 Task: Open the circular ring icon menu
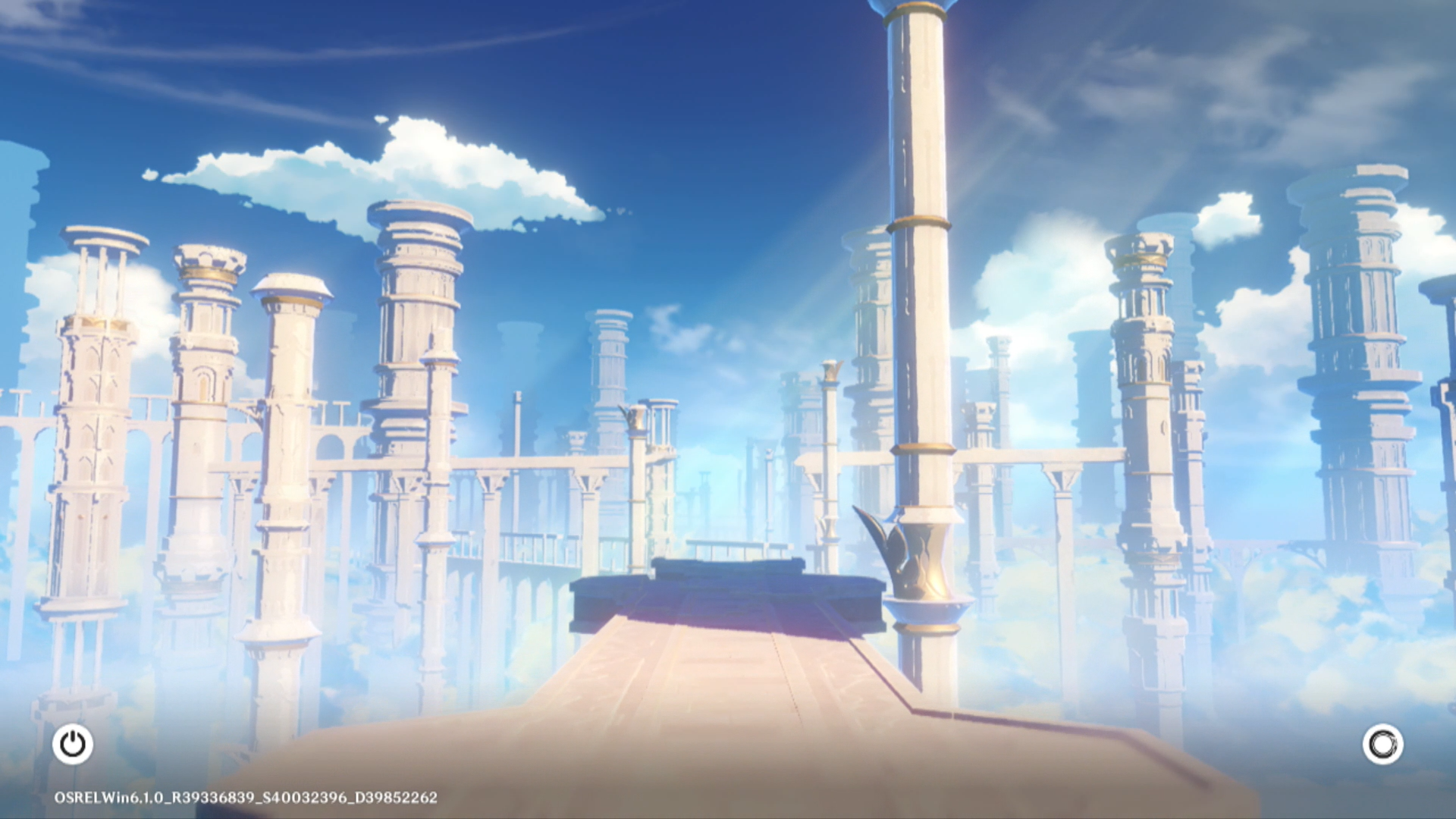(1382, 744)
